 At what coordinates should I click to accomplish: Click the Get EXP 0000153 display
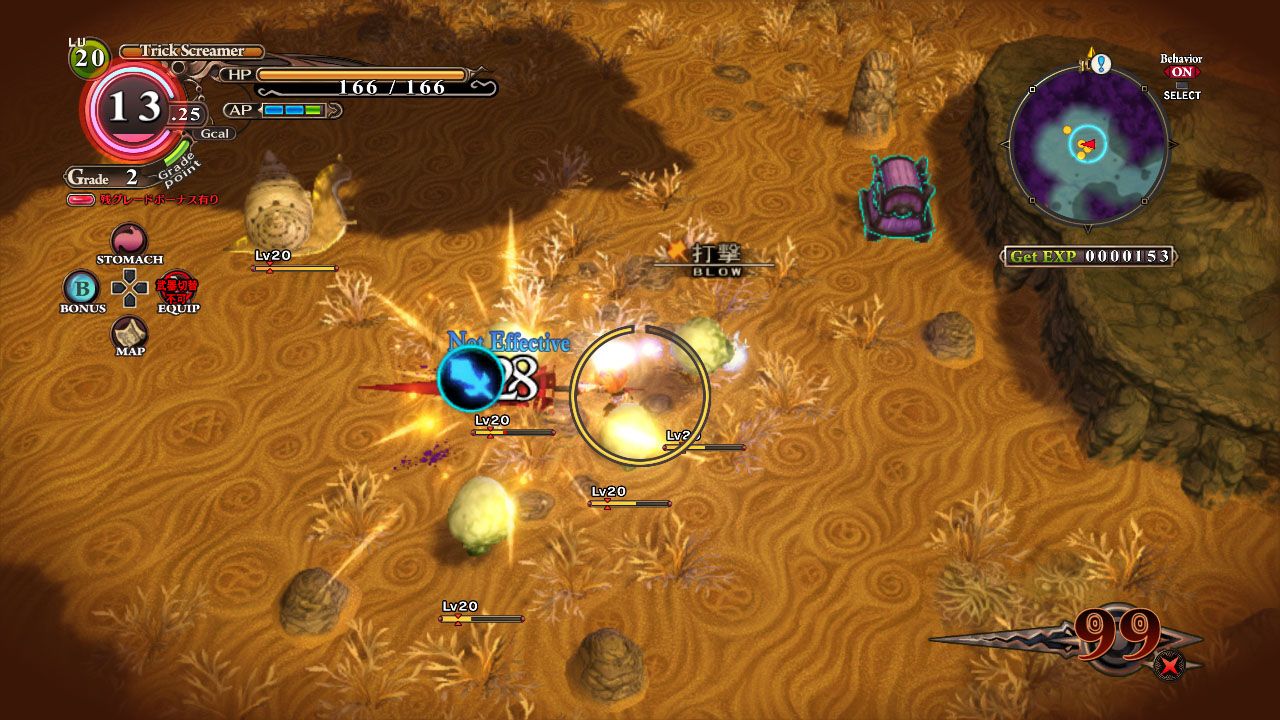(1090, 255)
